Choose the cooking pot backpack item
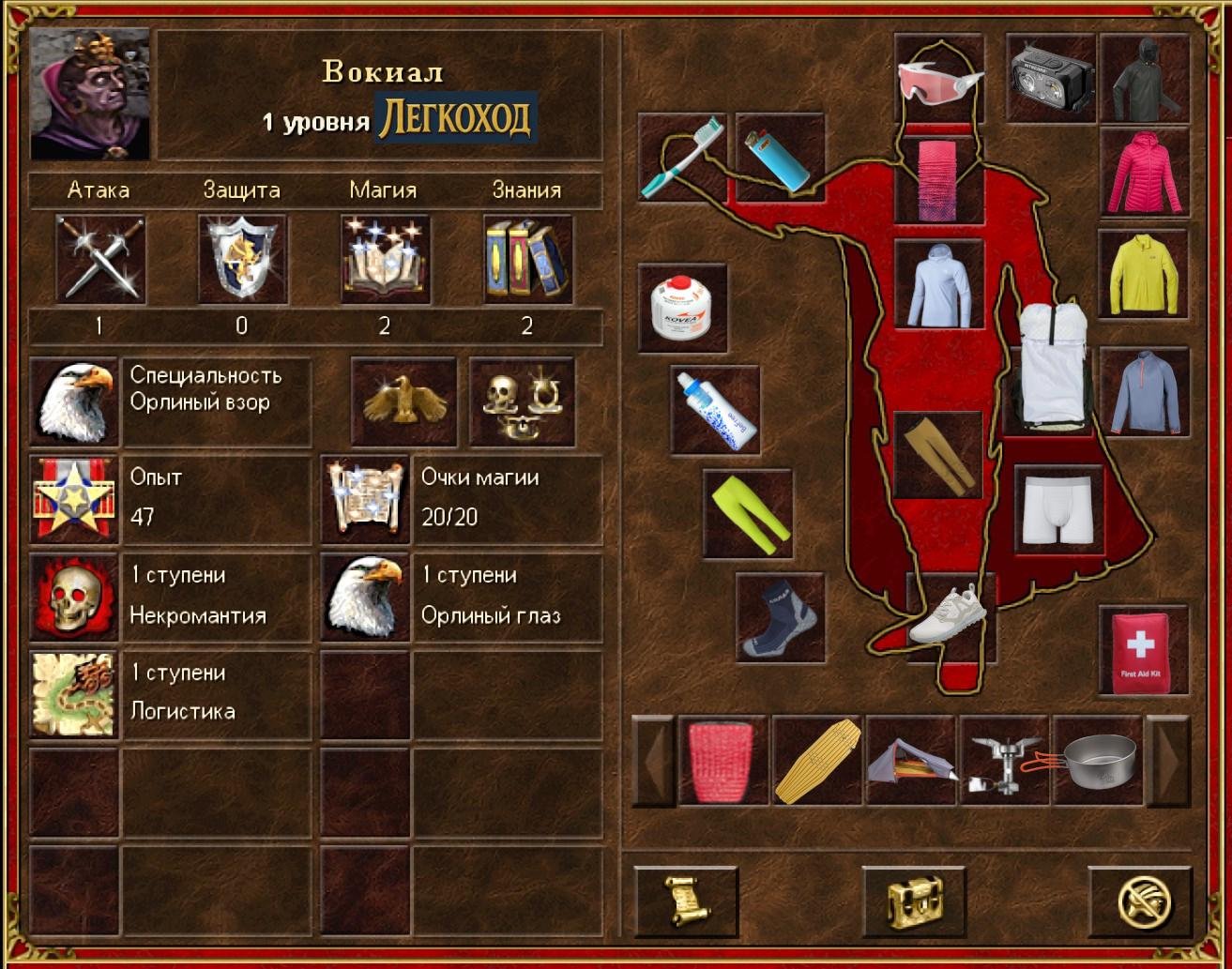Screen dimensions: 1232x969 1098,761
